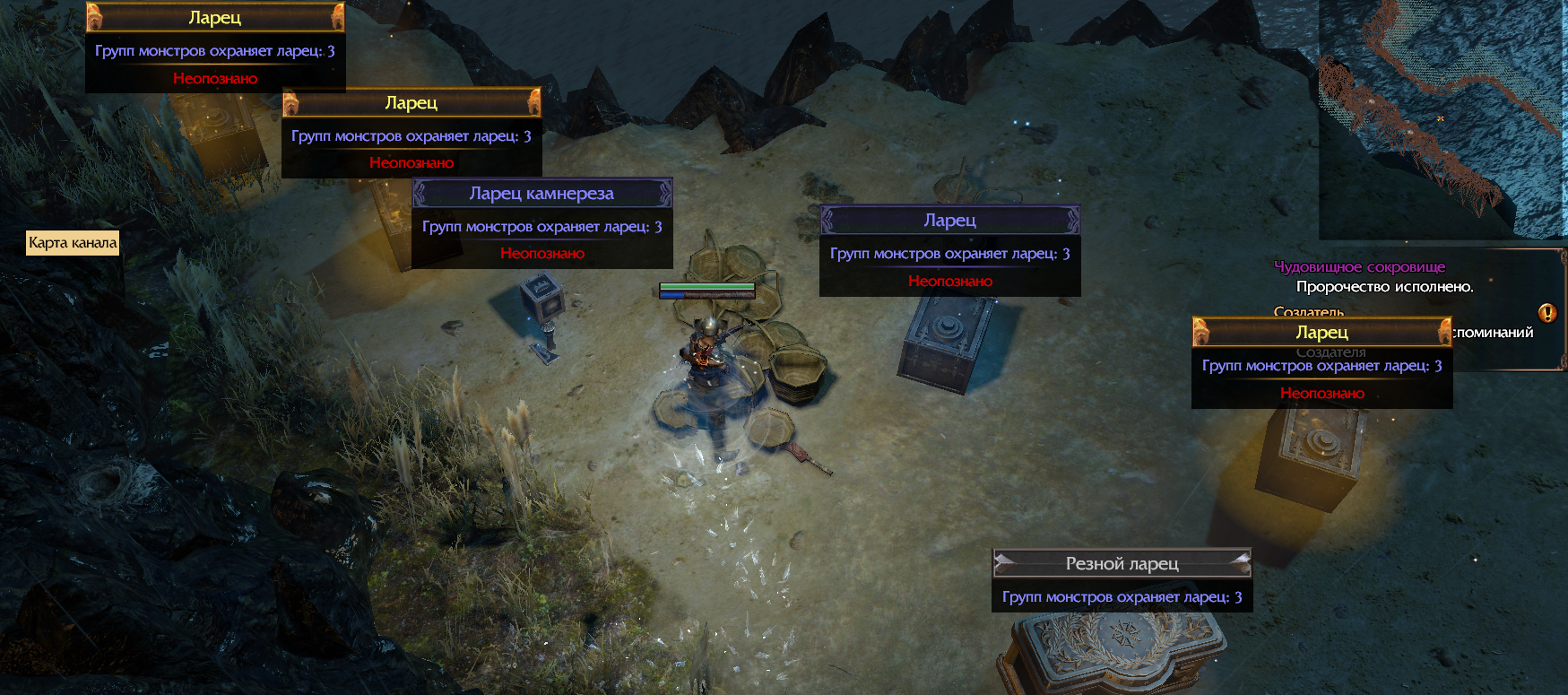Click the orange exclamation alert icon
This screenshot has height=695, width=1568.
pos(1546,313)
